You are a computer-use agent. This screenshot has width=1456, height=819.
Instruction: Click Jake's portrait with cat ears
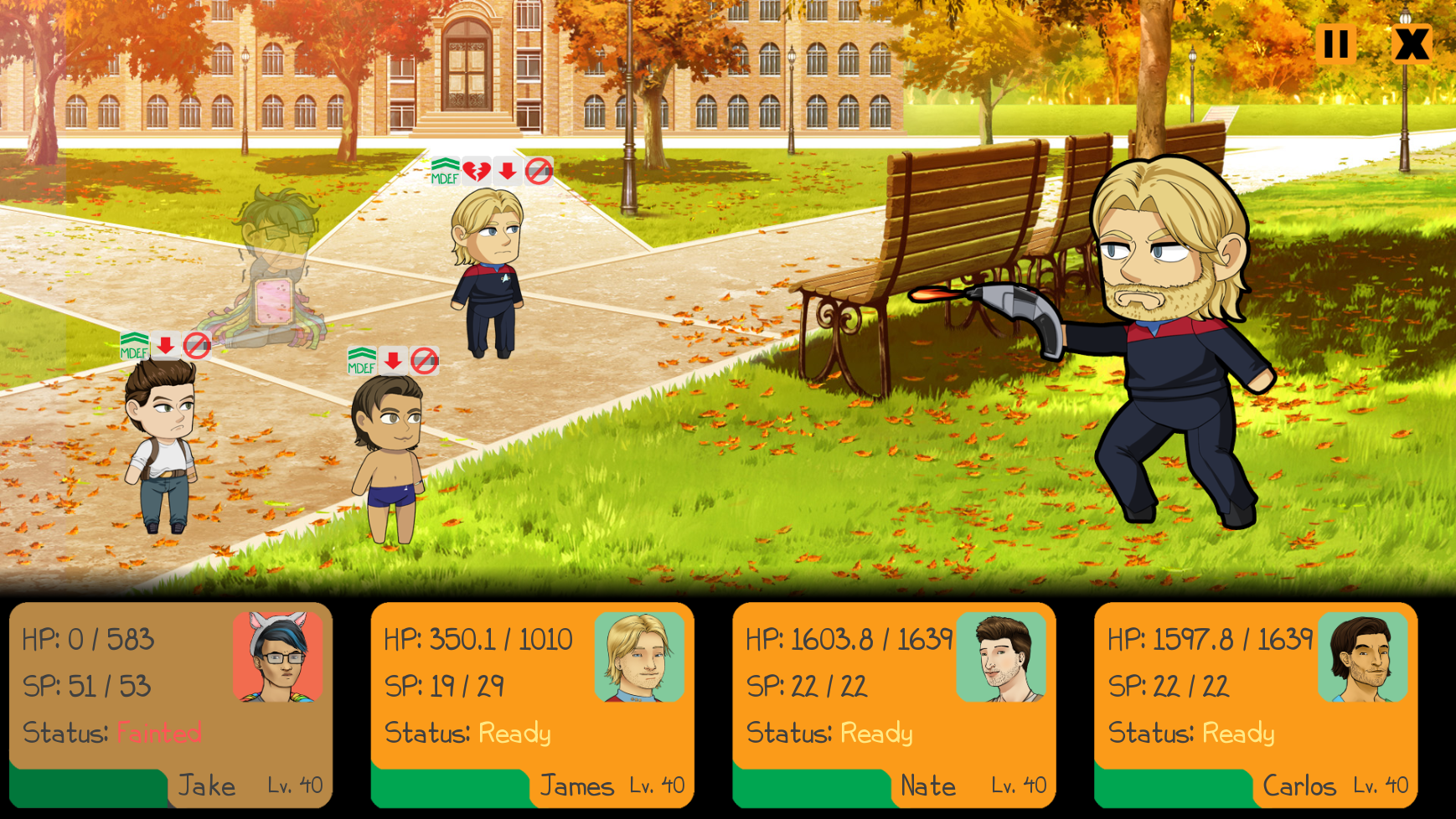point(278,657)
